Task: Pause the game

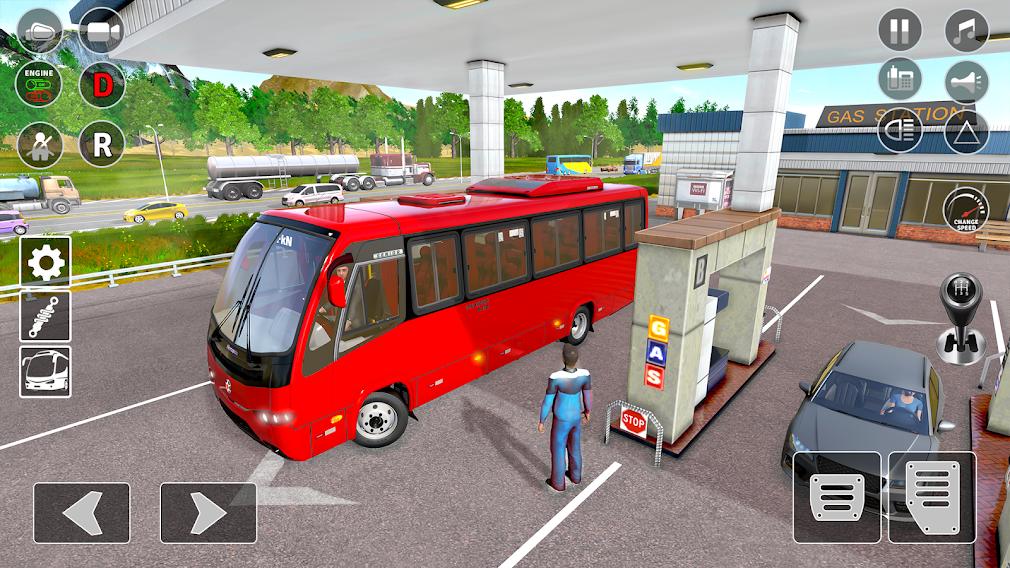Action: [900, 30]
